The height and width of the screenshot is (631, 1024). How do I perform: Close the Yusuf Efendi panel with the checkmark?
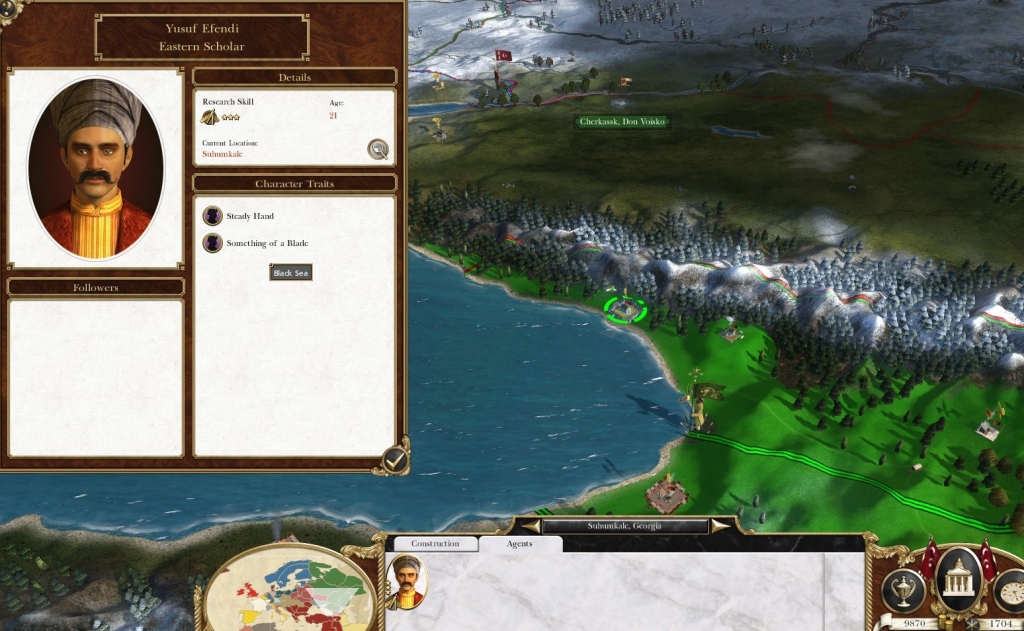(x=396, y=459)
